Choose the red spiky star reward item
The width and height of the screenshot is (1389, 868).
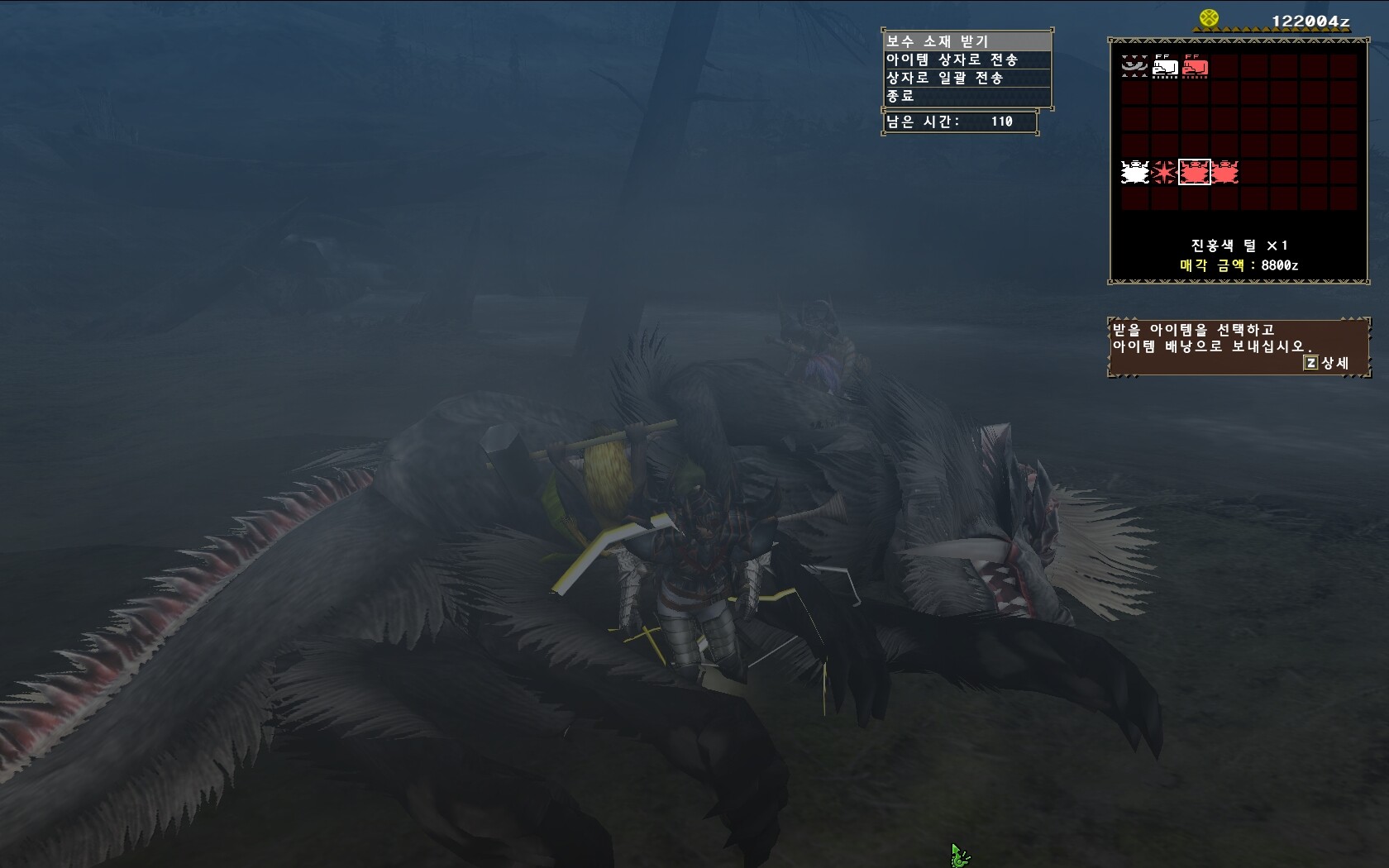click(x=1164, y=172)
